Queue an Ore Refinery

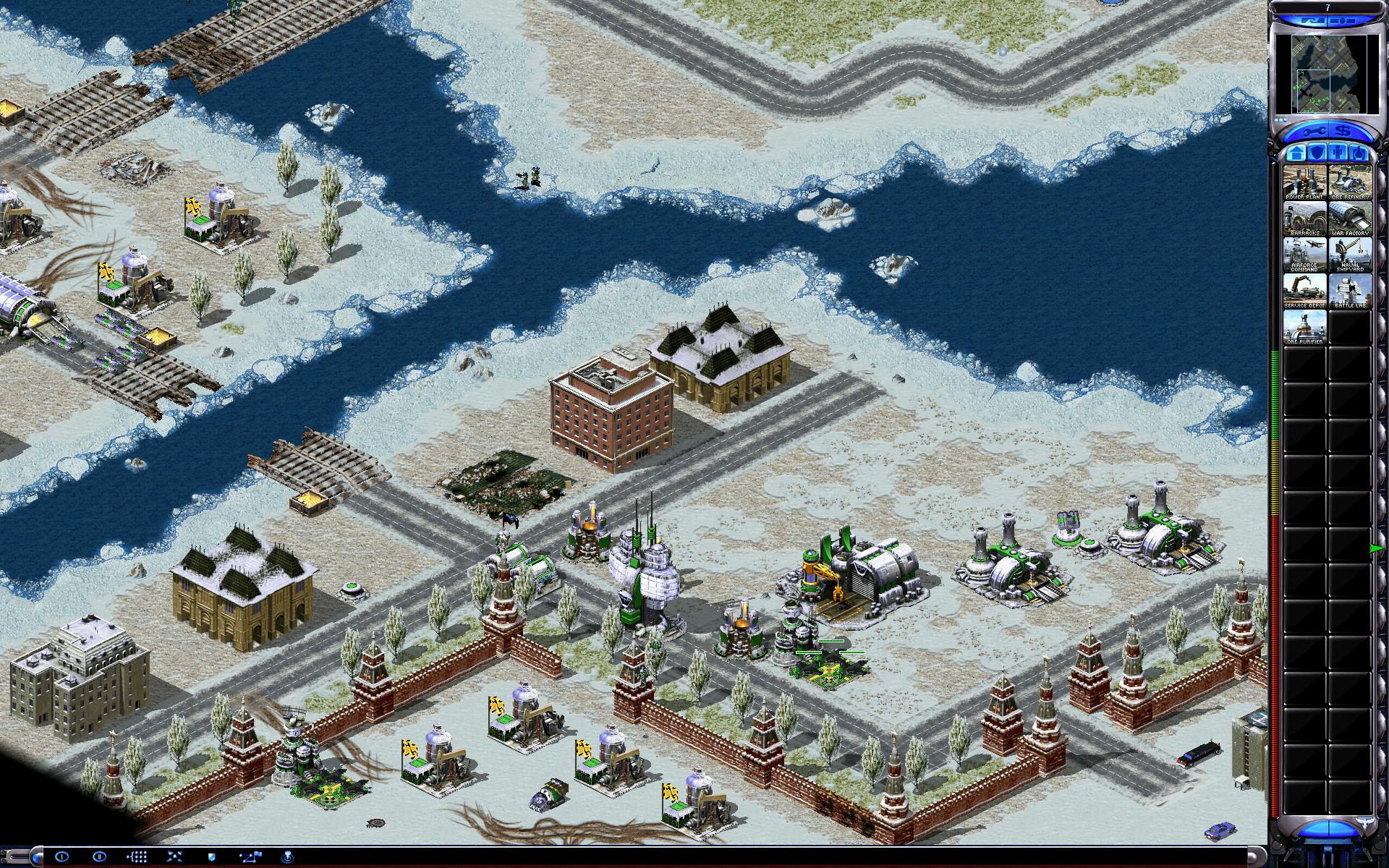coord(1350,182)
